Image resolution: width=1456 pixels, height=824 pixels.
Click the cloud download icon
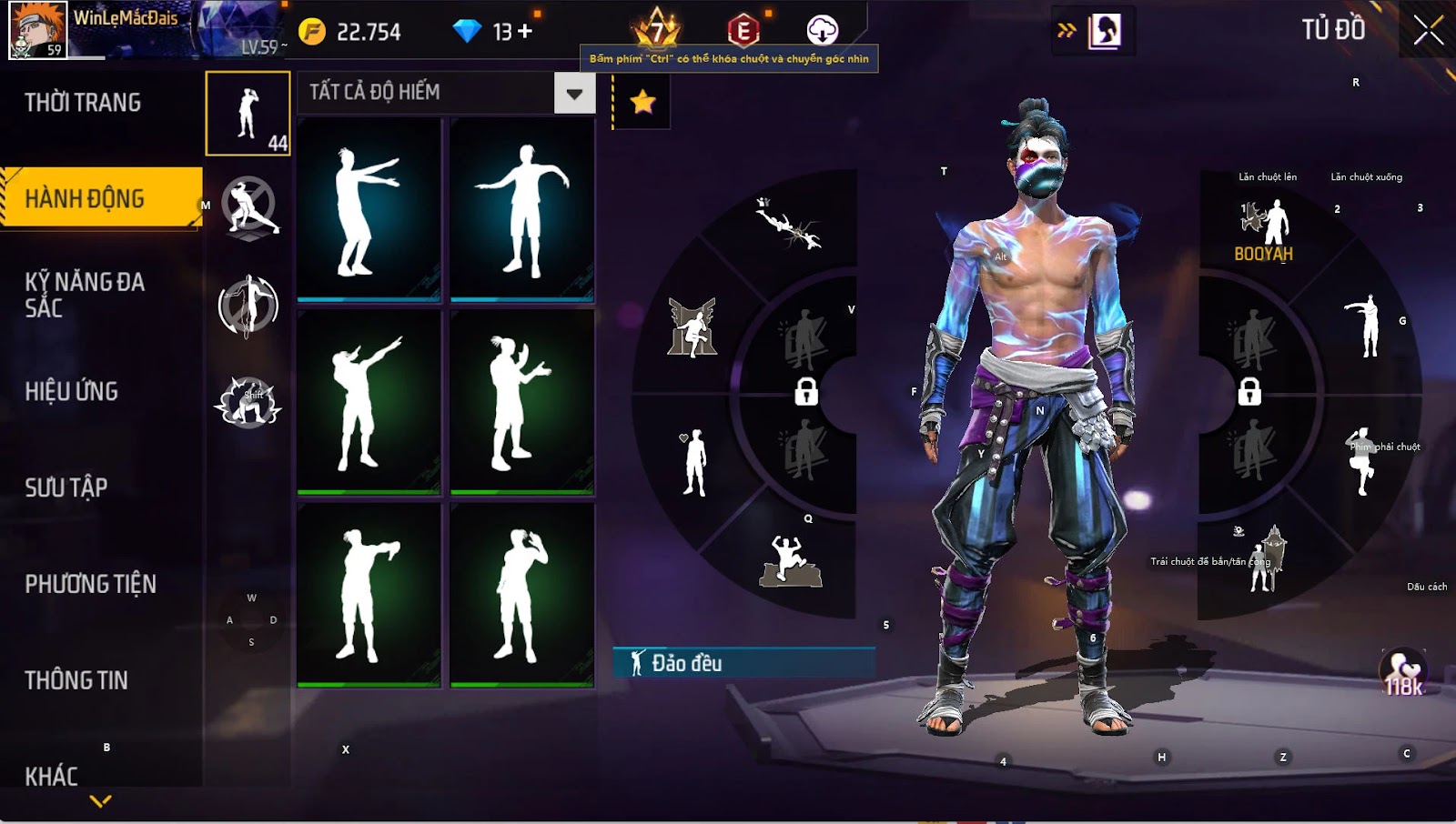coord(822,31)
